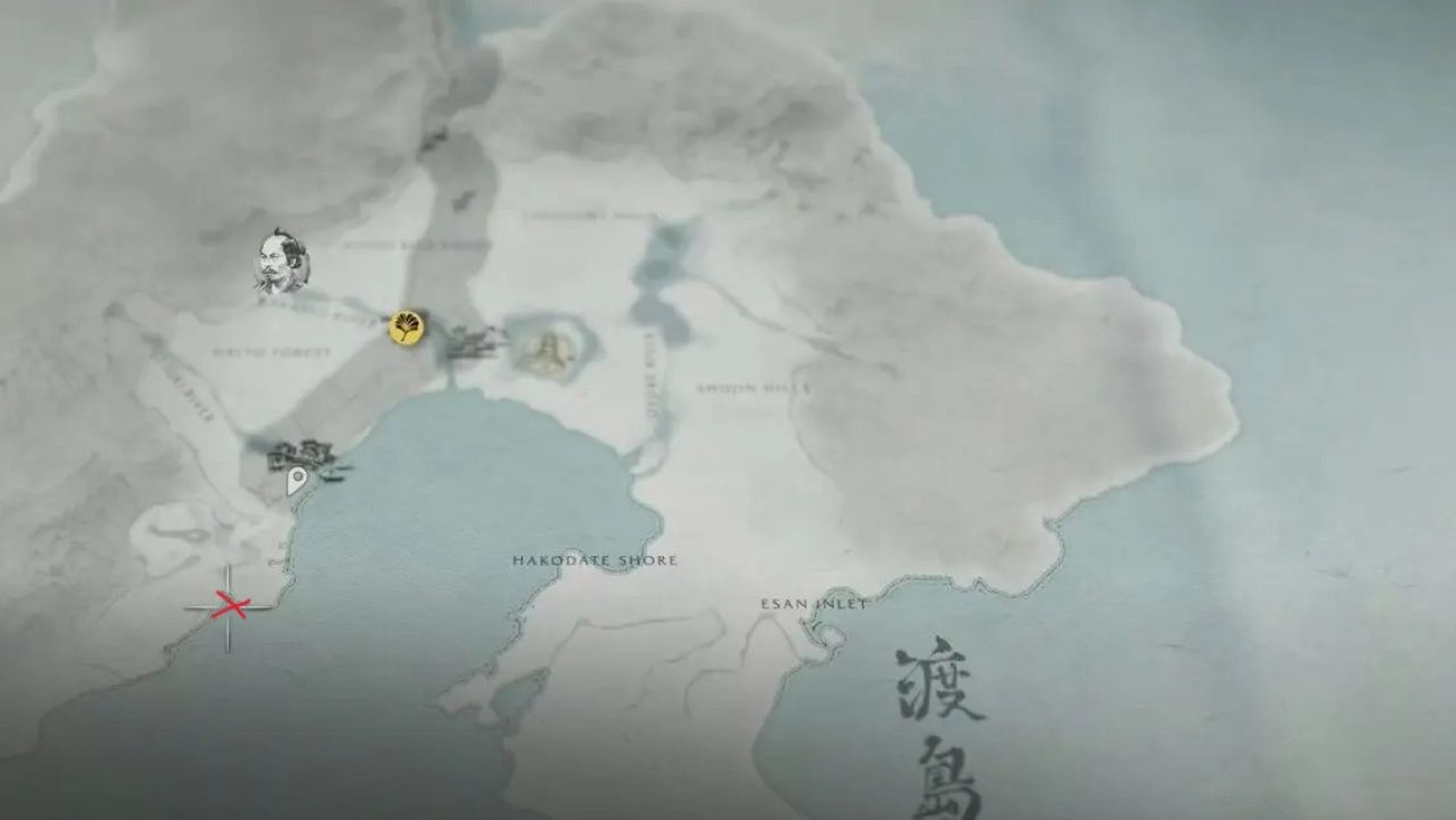Click the dark mountain sketch at the map top
The image size is (1456, 820).
click(435, 138)
